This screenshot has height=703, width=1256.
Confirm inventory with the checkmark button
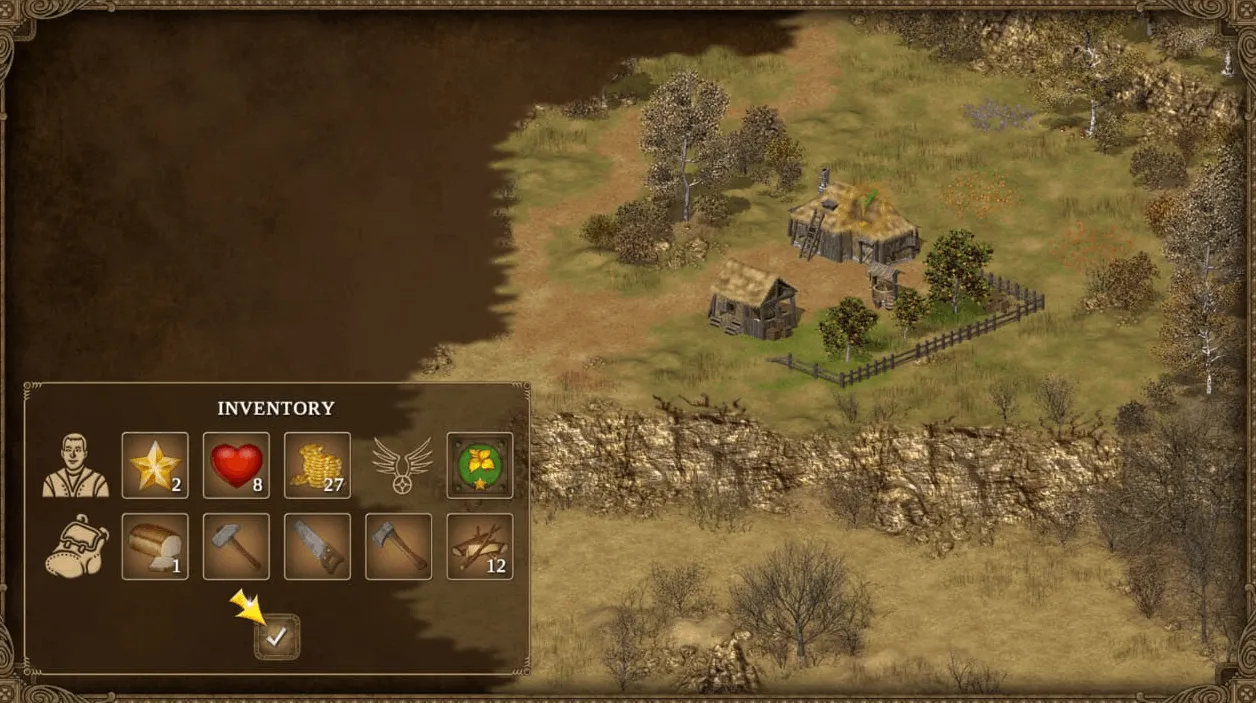pos(277,636)
